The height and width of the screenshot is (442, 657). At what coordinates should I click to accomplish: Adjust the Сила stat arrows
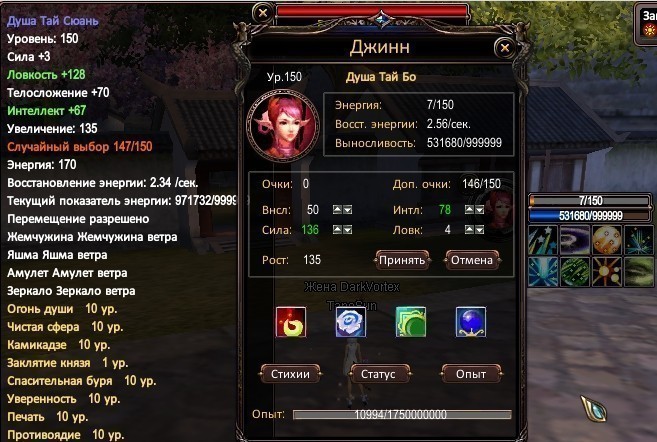pos(340,230)
